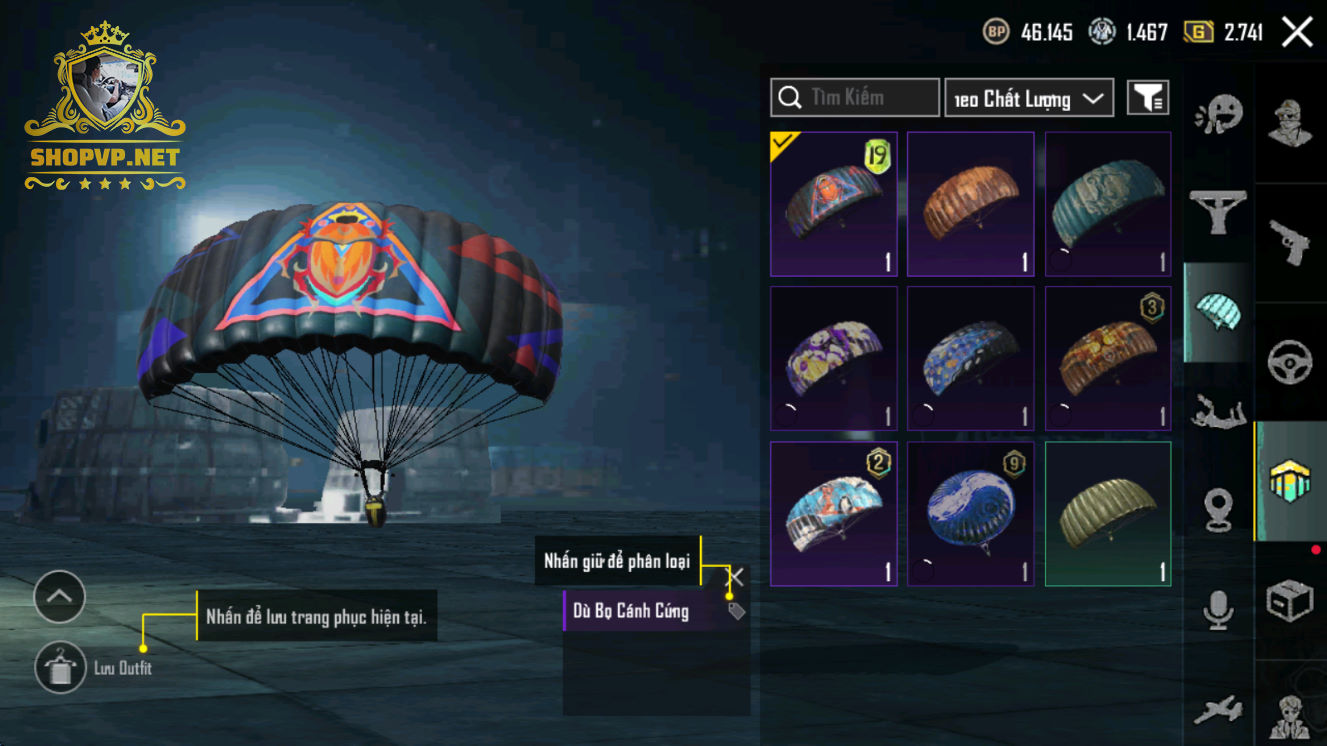Select the plain khaki default parachute

tap(1107, 514)
